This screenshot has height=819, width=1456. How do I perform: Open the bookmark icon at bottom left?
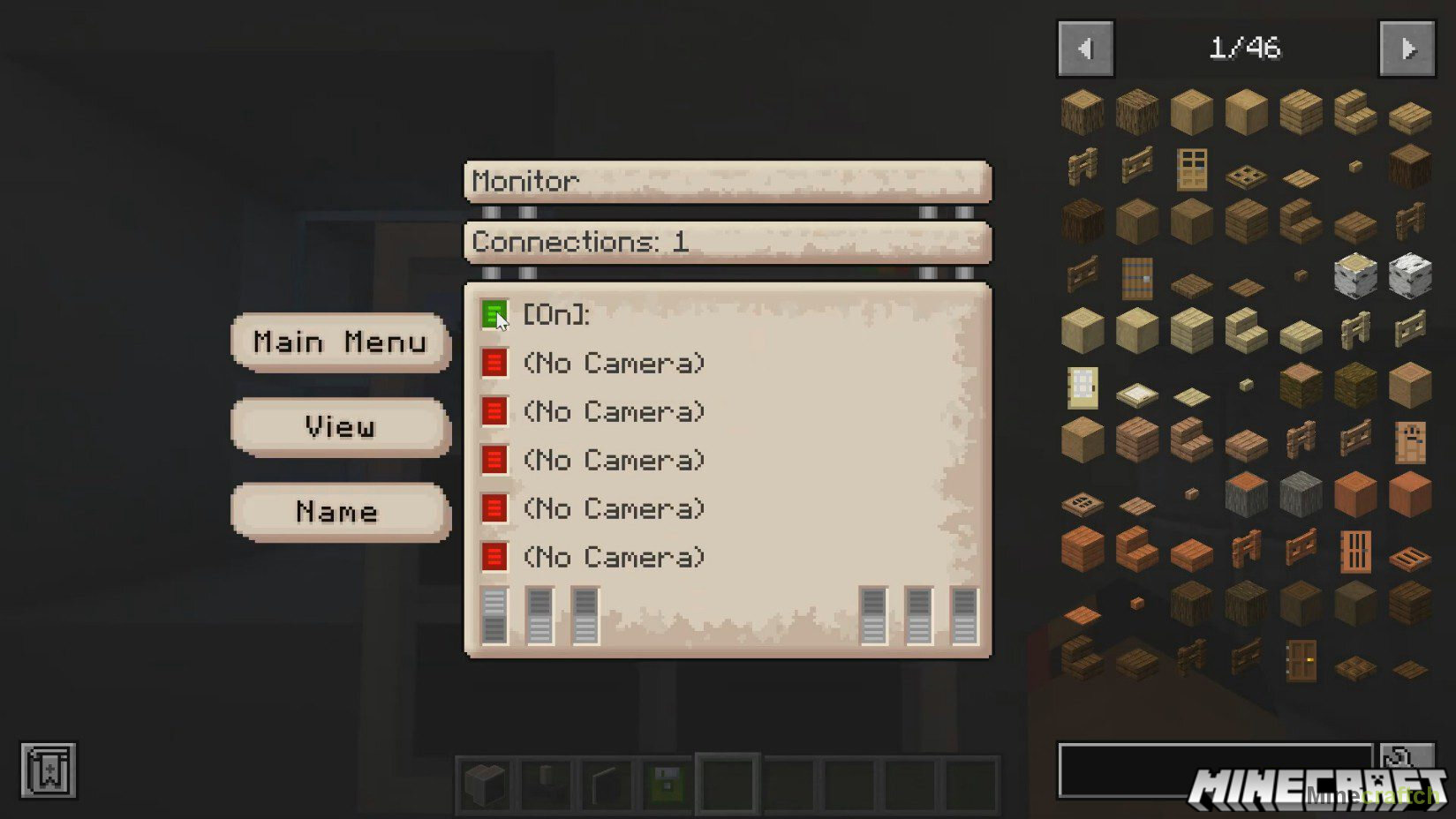pyautogui.click(x=49, y=770)
